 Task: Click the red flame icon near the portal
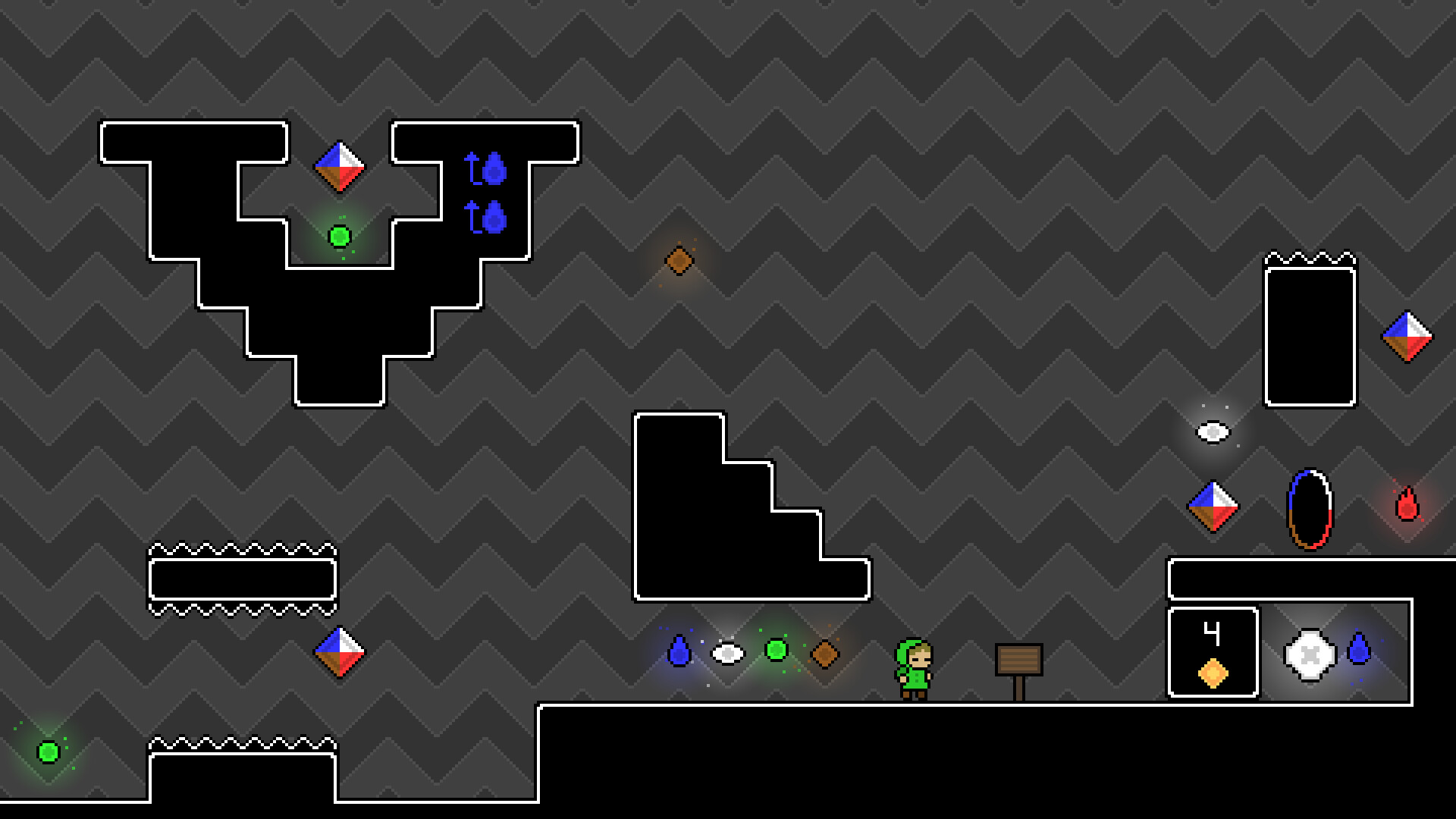point(1407,504)
